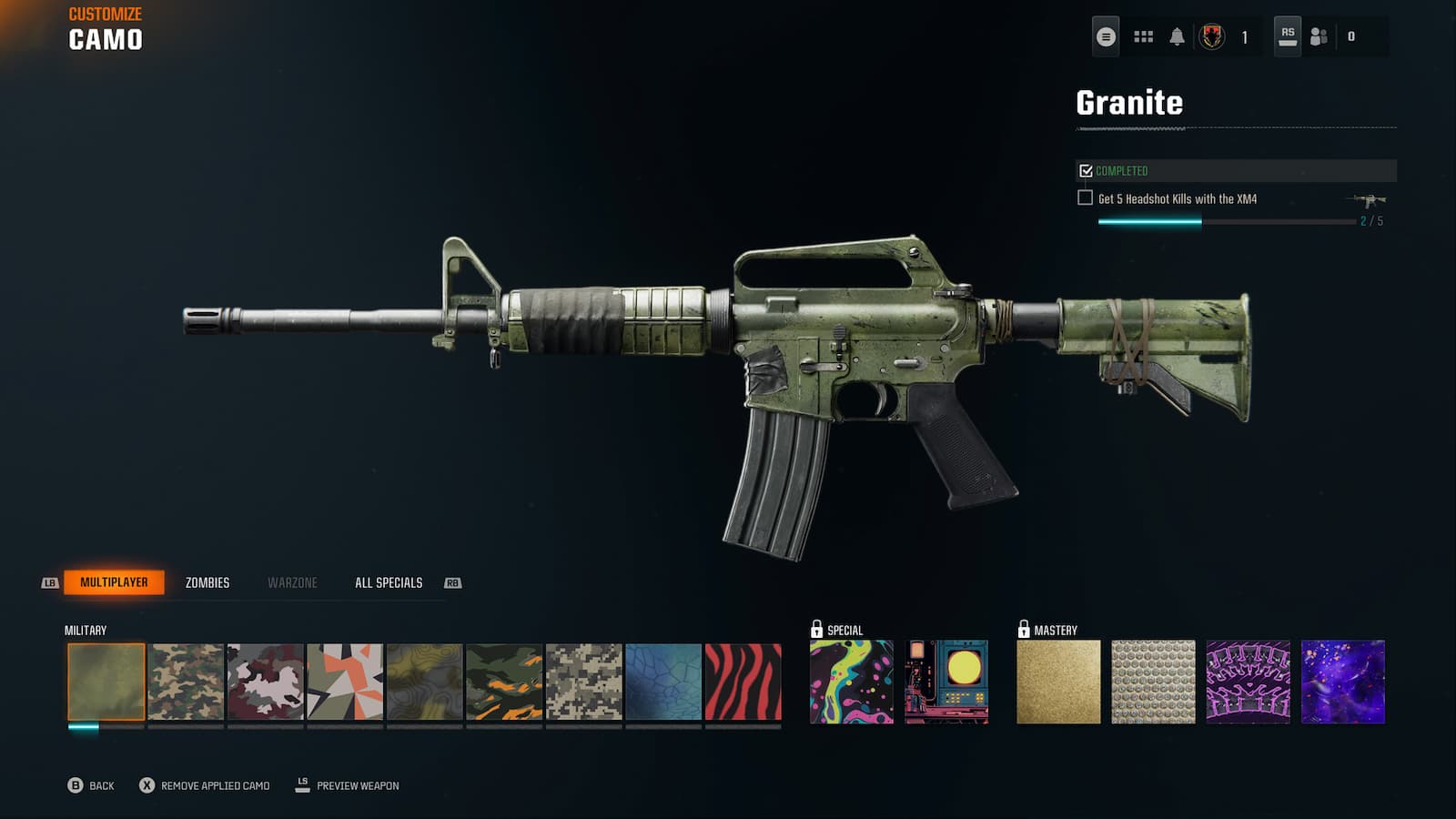Click the Completed checkbox for Granite

pos(1084,169)
